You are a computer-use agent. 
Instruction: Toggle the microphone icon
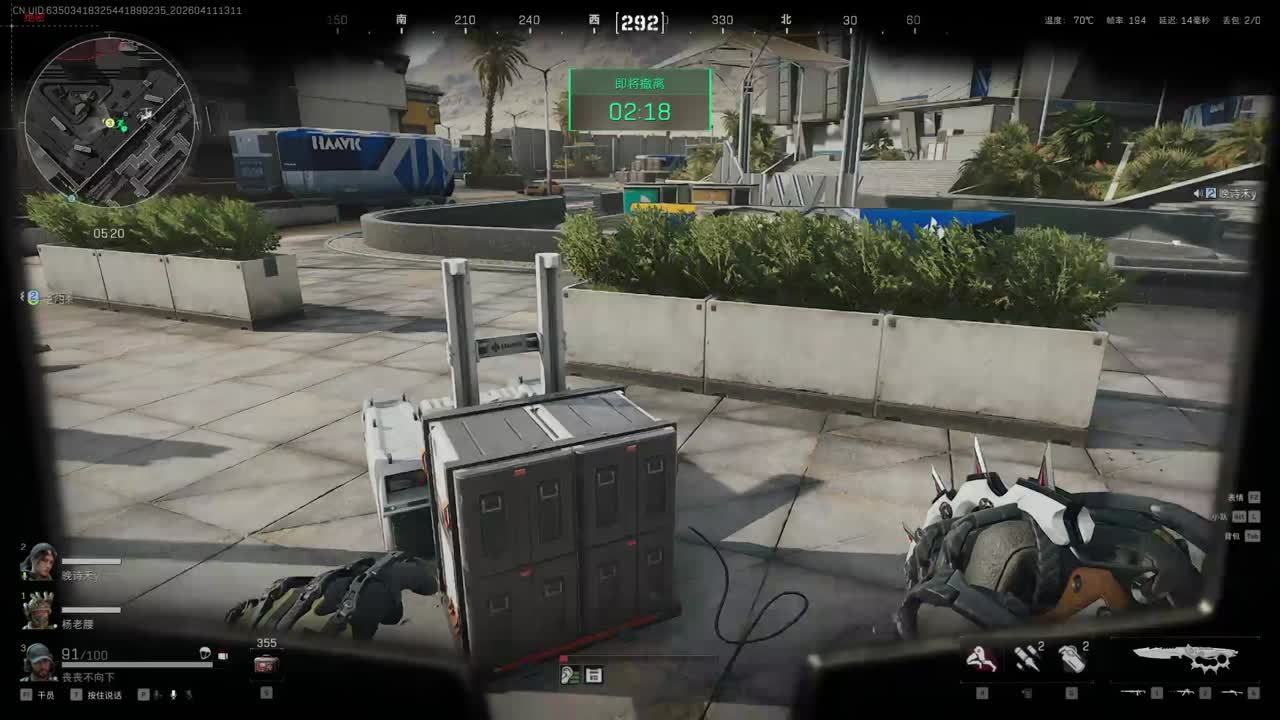pos(173,694)
